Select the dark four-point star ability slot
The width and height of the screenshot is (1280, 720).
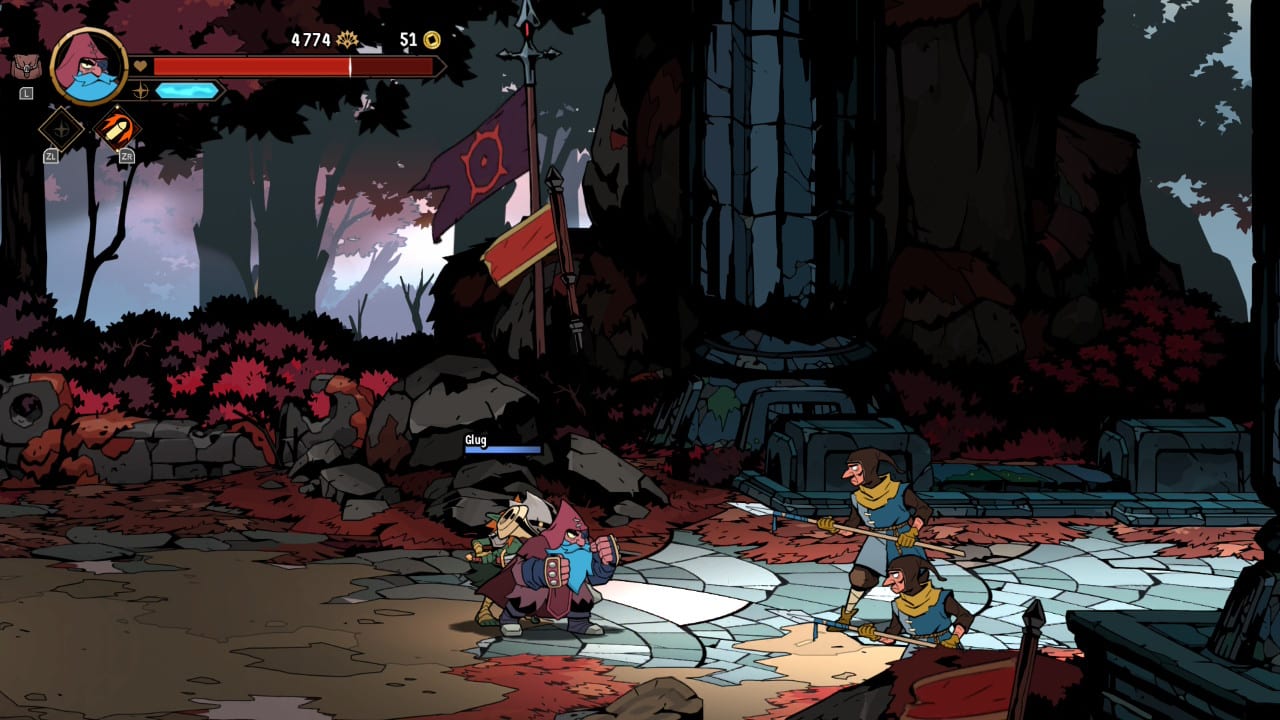[61, 128]
